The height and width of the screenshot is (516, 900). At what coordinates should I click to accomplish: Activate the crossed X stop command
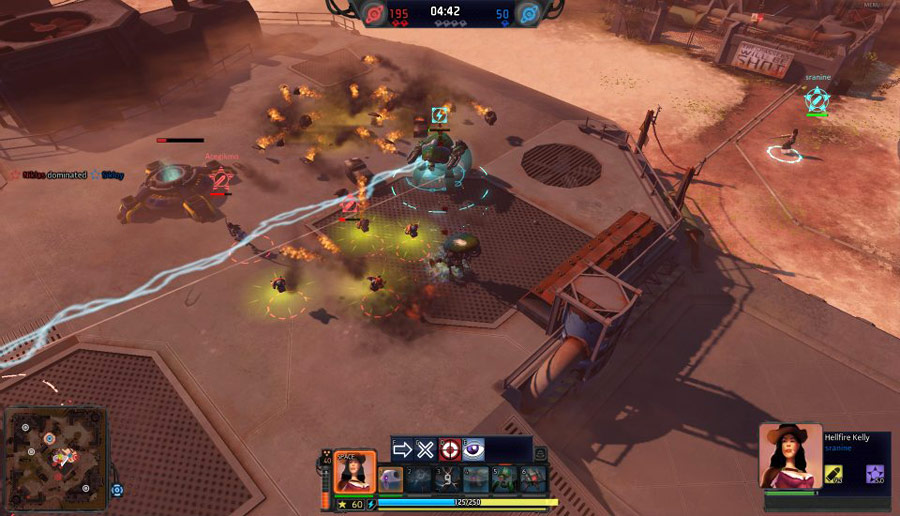tap(426, 450)
